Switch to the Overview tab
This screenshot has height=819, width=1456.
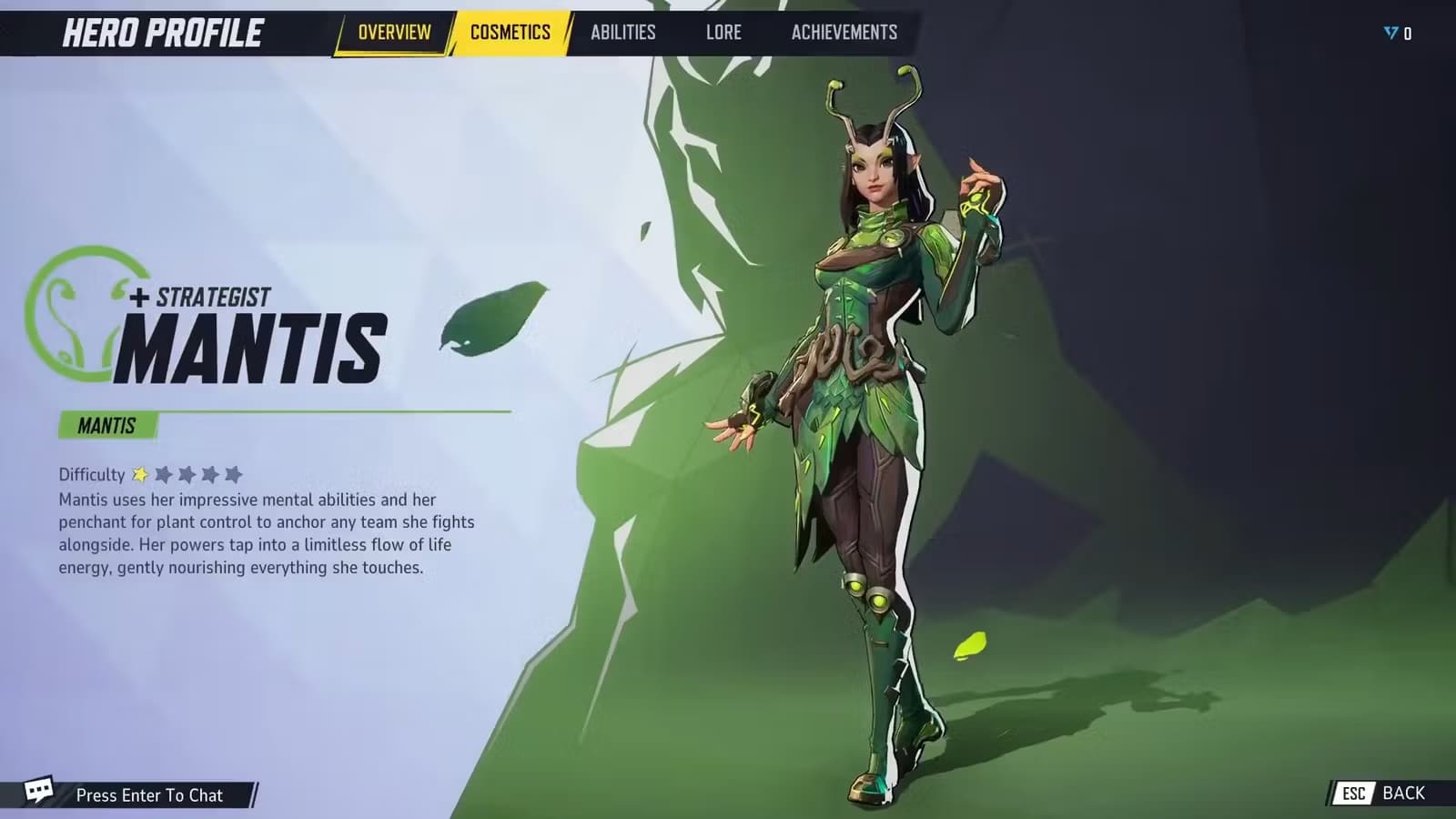(x=394, y=33)
